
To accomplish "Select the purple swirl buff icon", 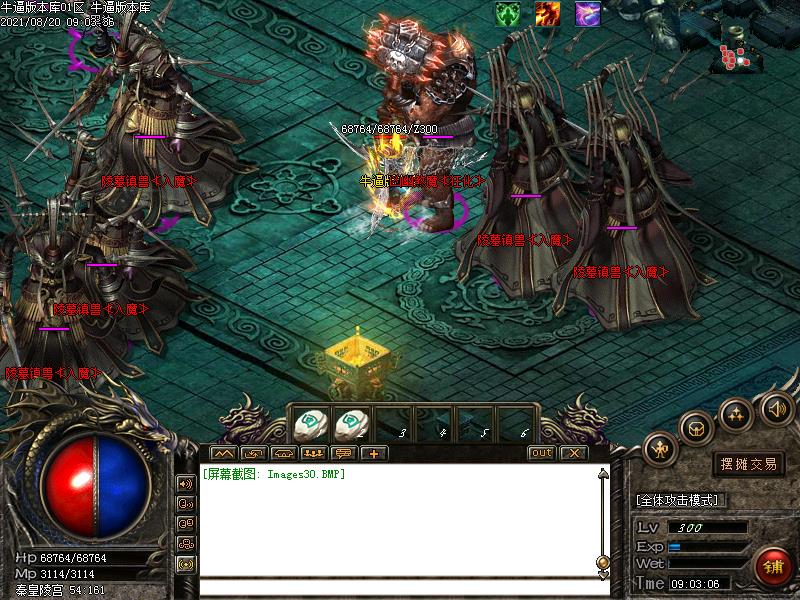I will 588,13.
